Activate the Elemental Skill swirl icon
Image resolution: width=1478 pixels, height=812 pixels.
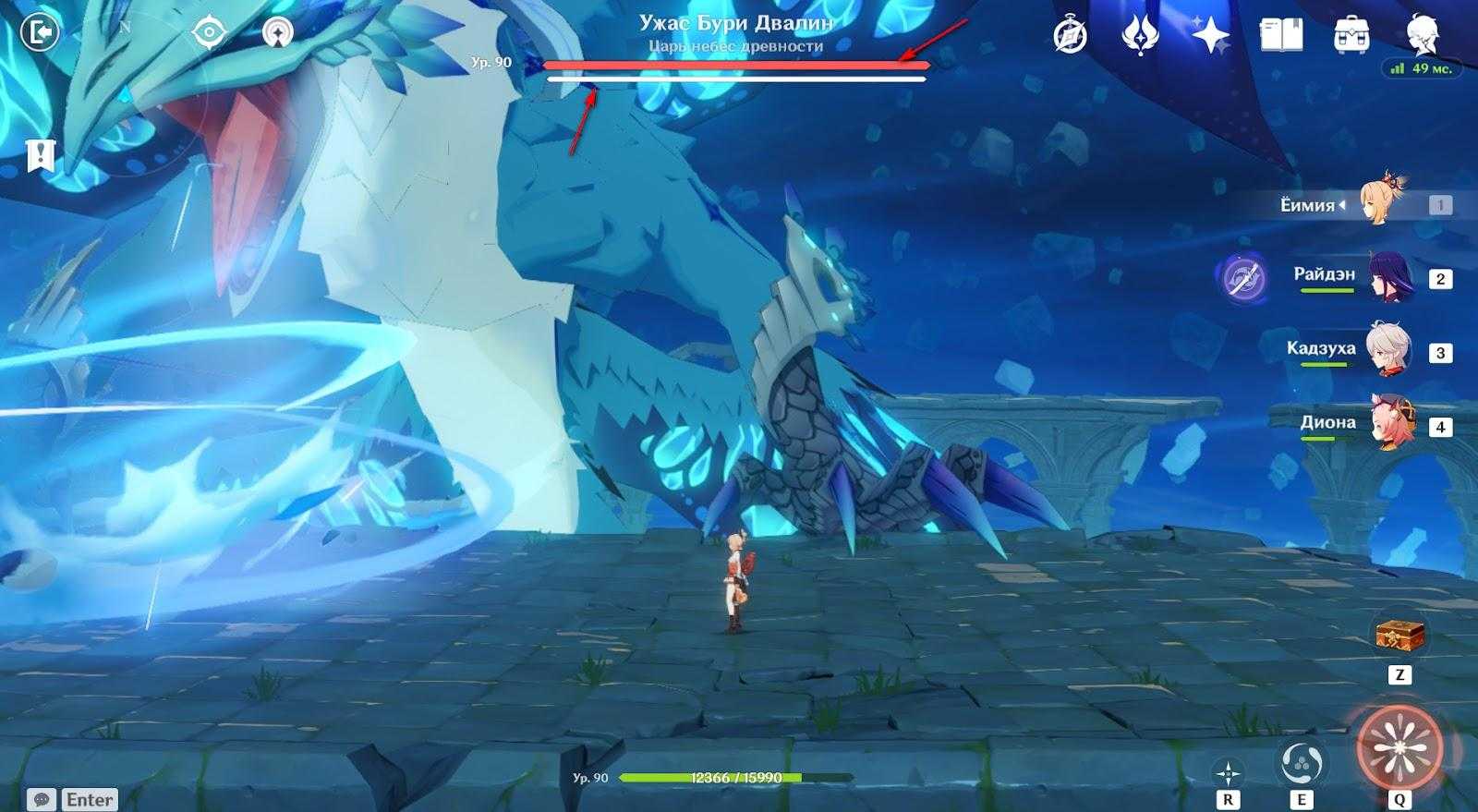coord(1301,763)
